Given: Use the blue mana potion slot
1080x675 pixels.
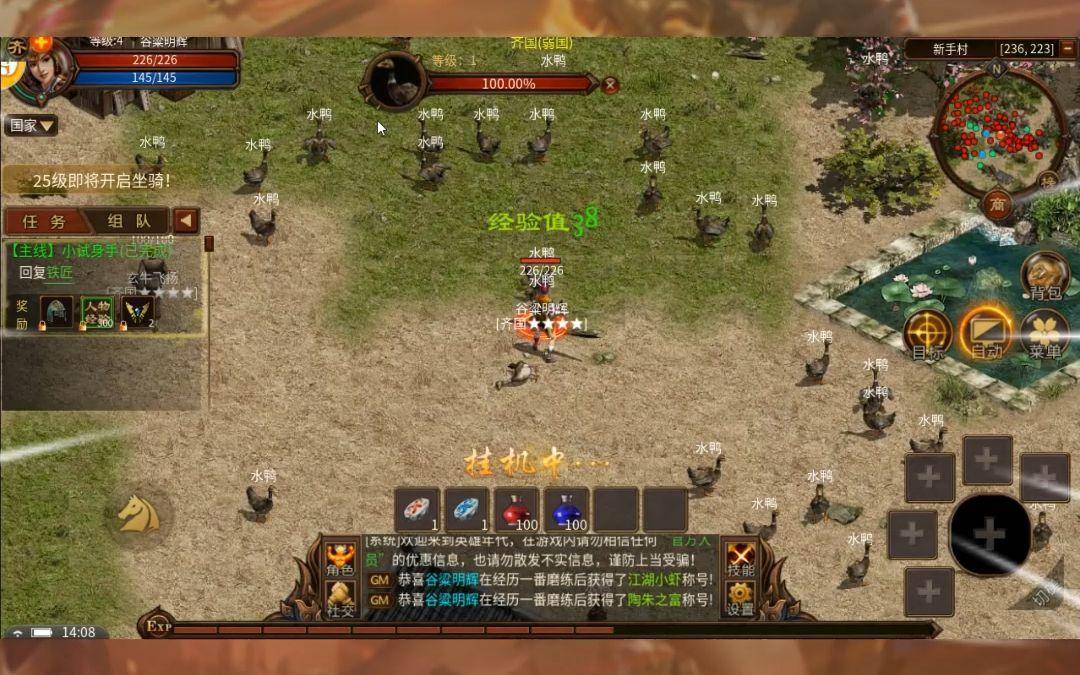Looking at the screenshot, I should [568, 510].
